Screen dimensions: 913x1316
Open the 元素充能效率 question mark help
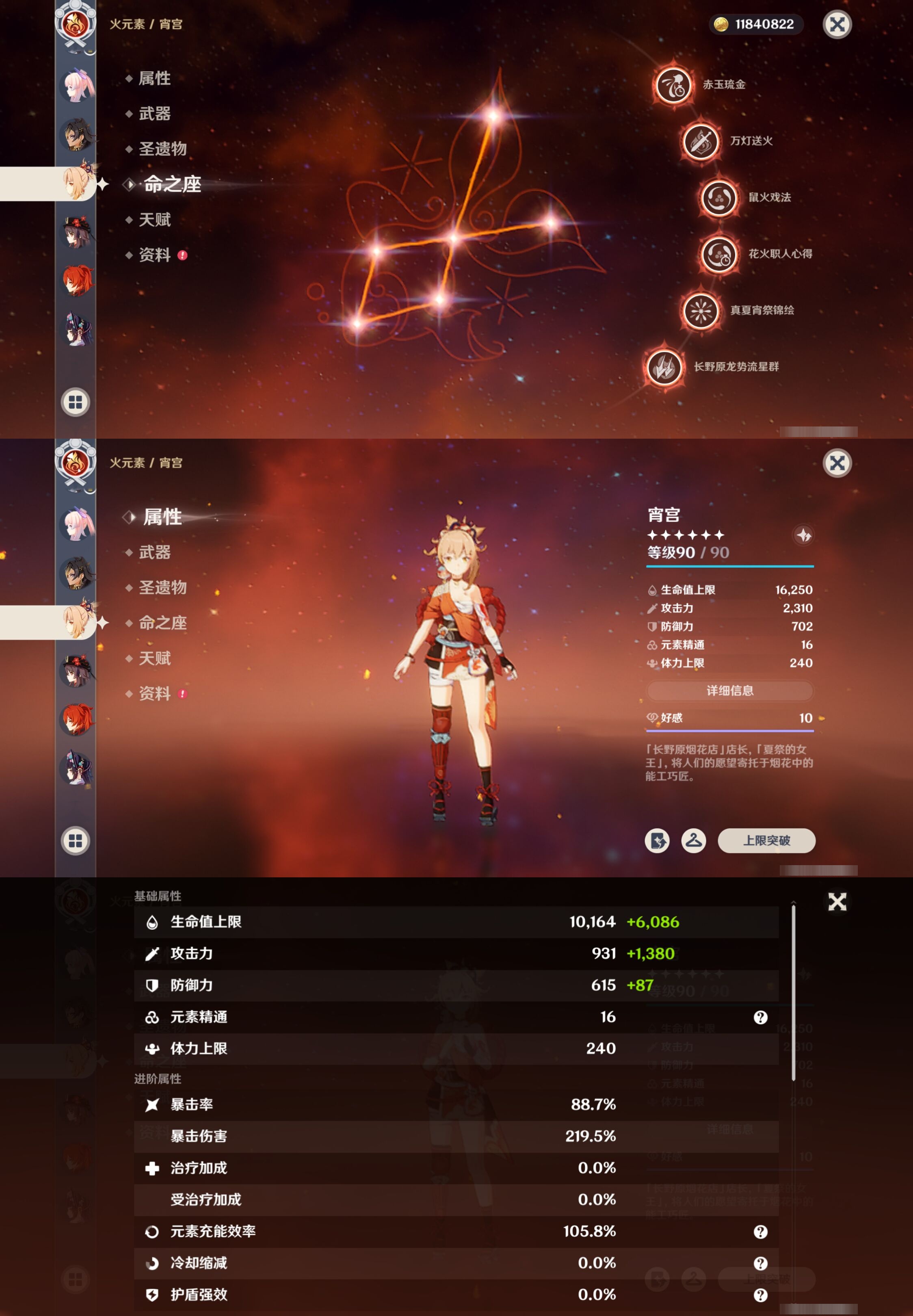(x=760, y=1232)
